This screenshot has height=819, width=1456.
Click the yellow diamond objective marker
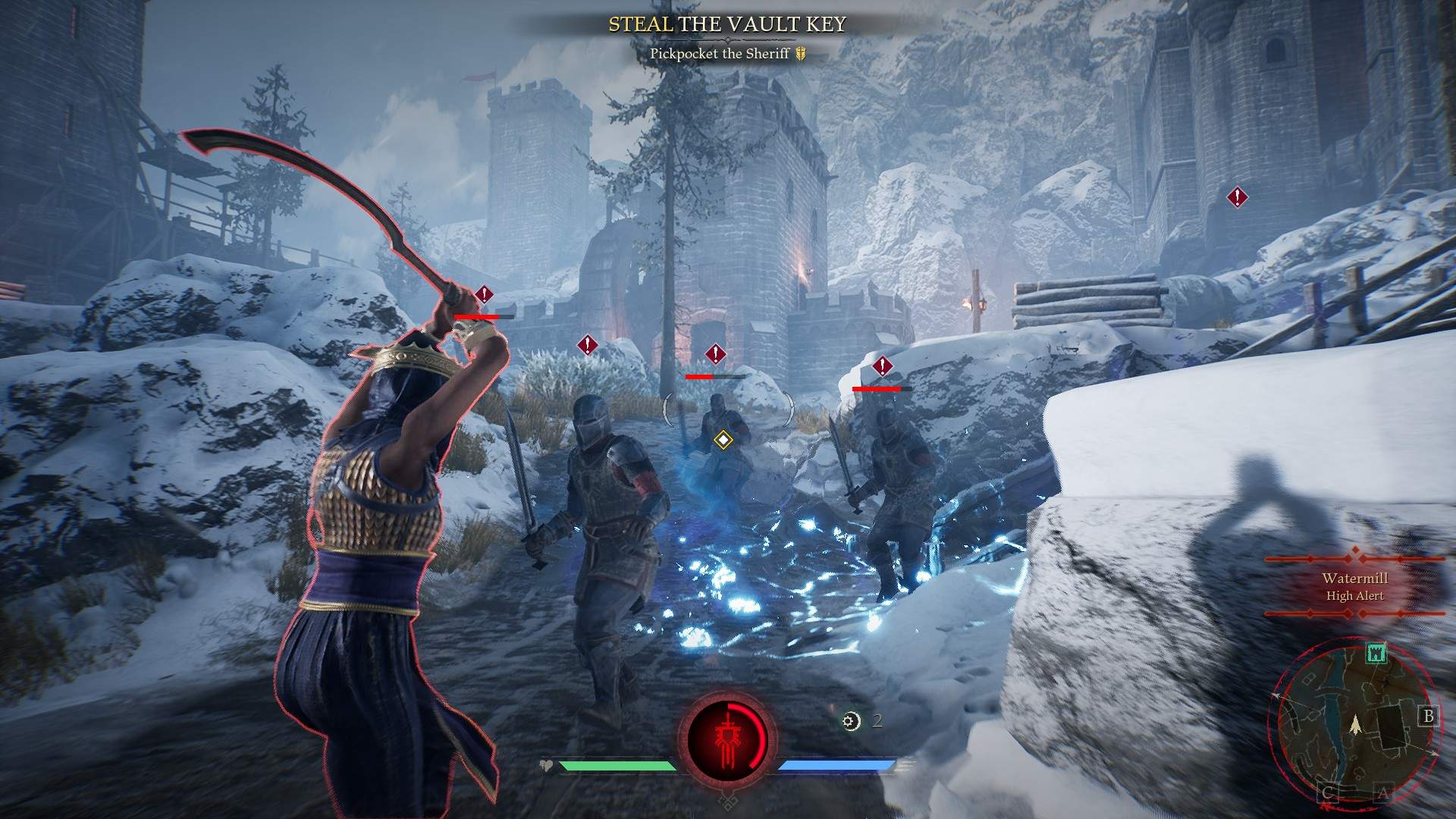723,440
